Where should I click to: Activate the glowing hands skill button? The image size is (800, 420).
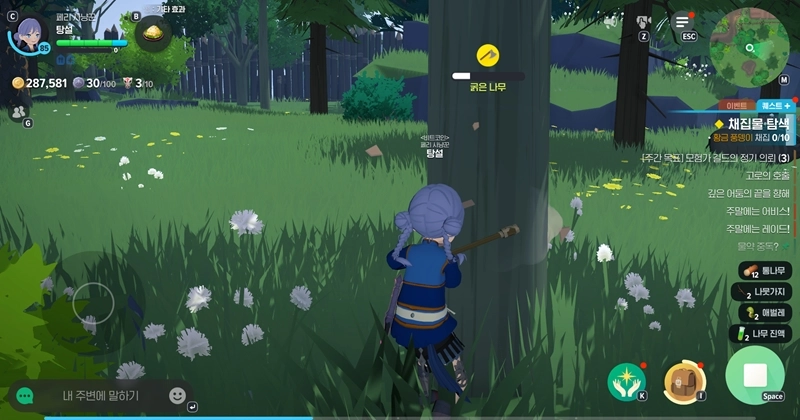coord(626,382)
